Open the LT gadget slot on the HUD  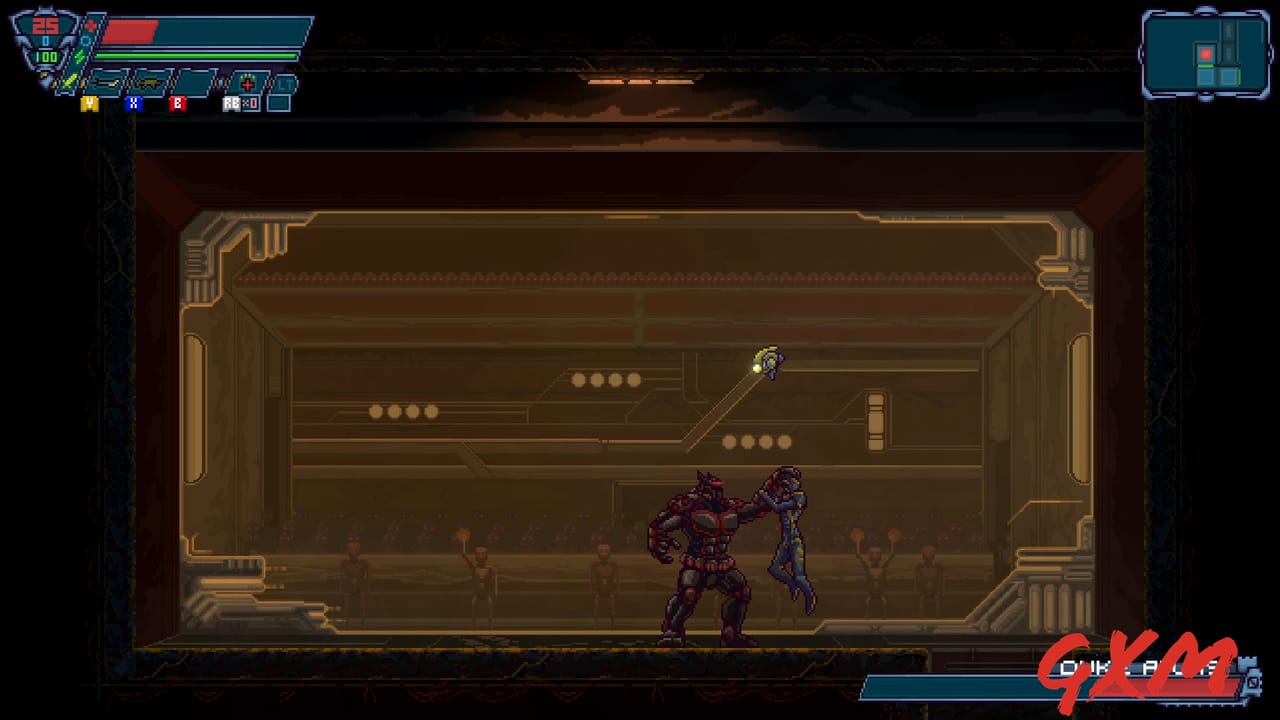coord(286,82)
